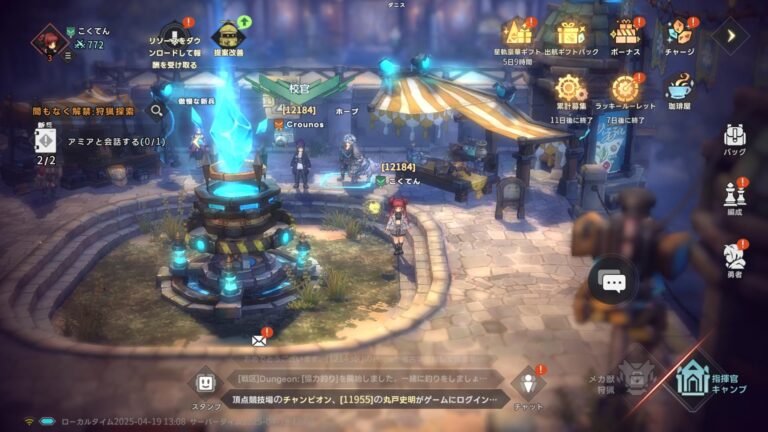
Task: Open the 出航ギフトパック gift pack
Action: click(572, 33)
